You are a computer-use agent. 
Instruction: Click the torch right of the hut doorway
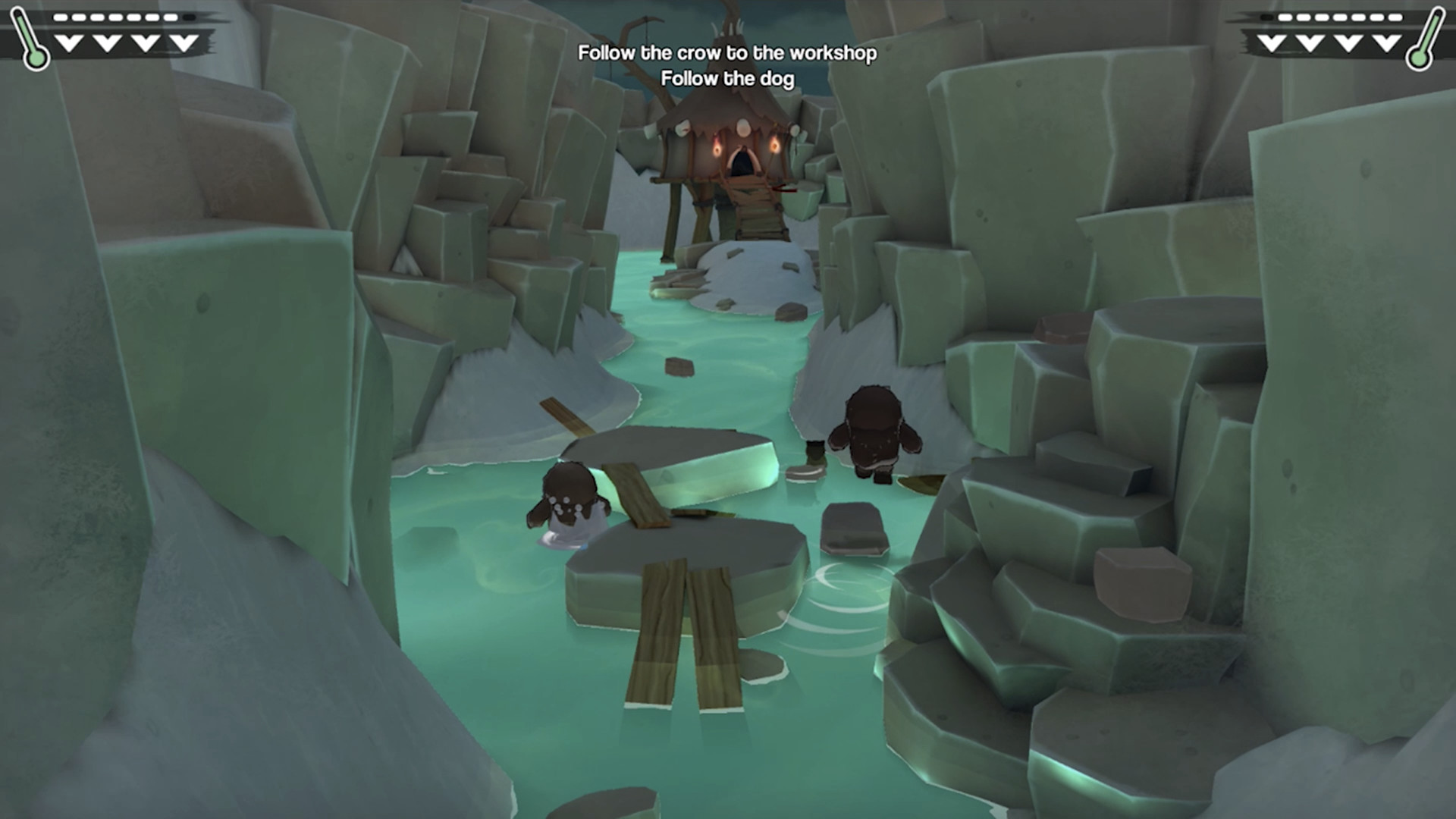[x=775, y=146]
